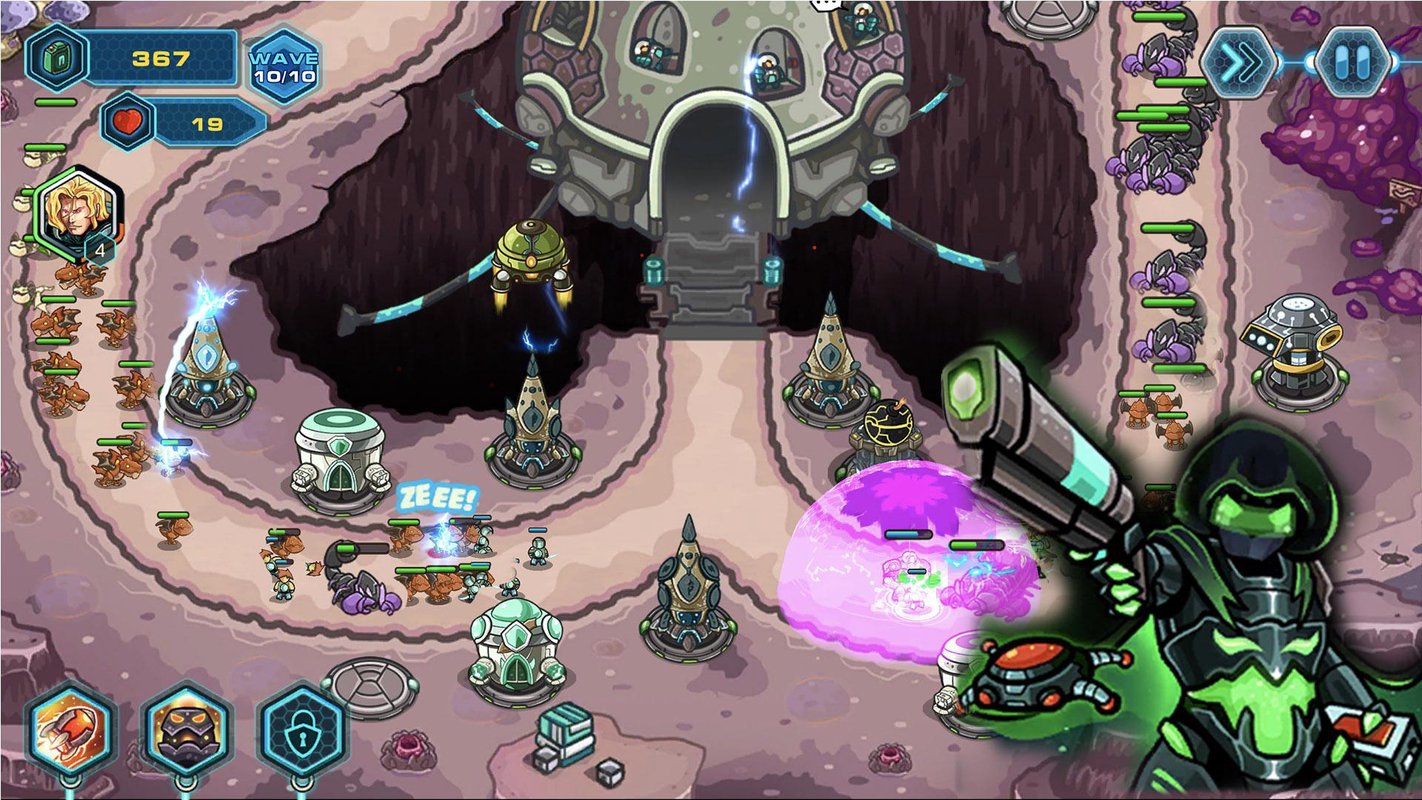Pause the game
Image resolution: width=1422 pixels, height=800 pixels.
pyautogui.click(x=1352, y=61)
